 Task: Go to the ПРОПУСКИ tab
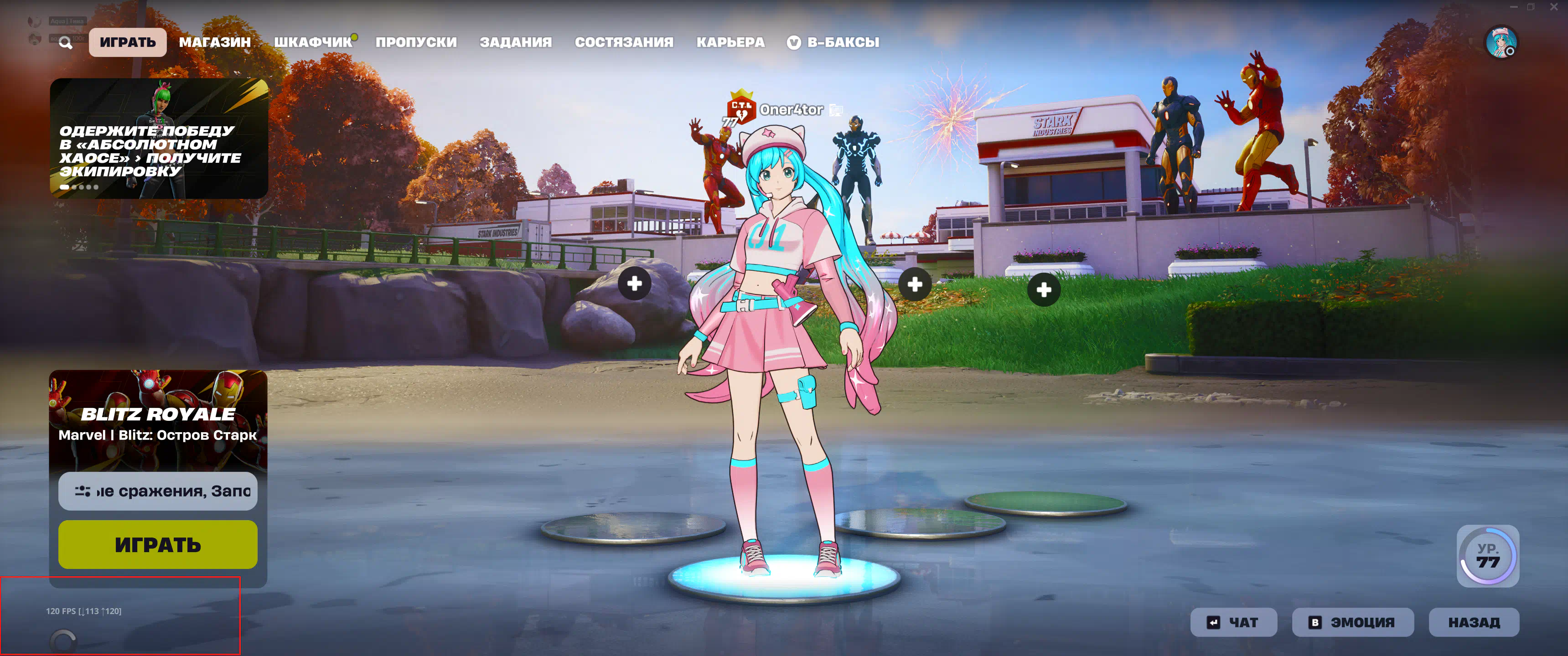[x=416, y=42]
